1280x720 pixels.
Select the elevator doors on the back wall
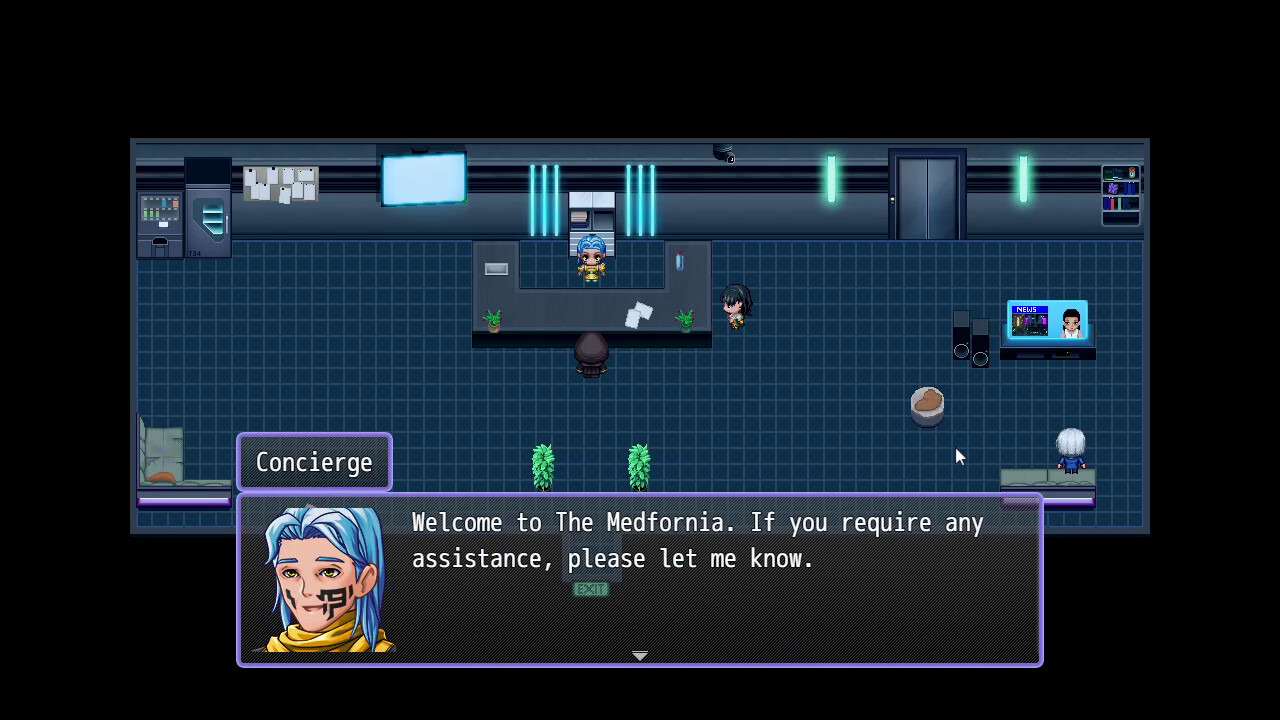click(x=926, y=197)
